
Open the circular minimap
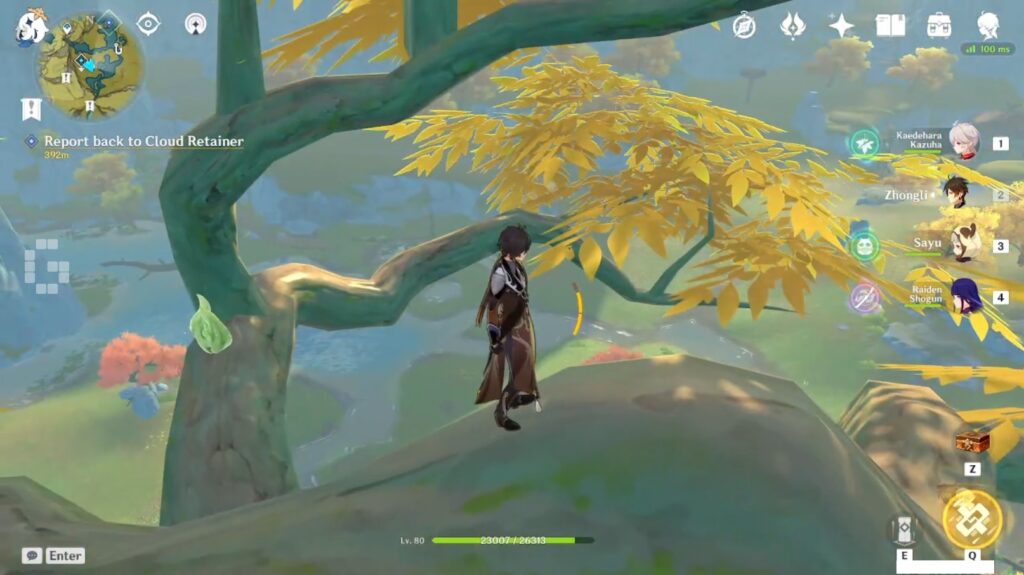[x=89, y=65]
